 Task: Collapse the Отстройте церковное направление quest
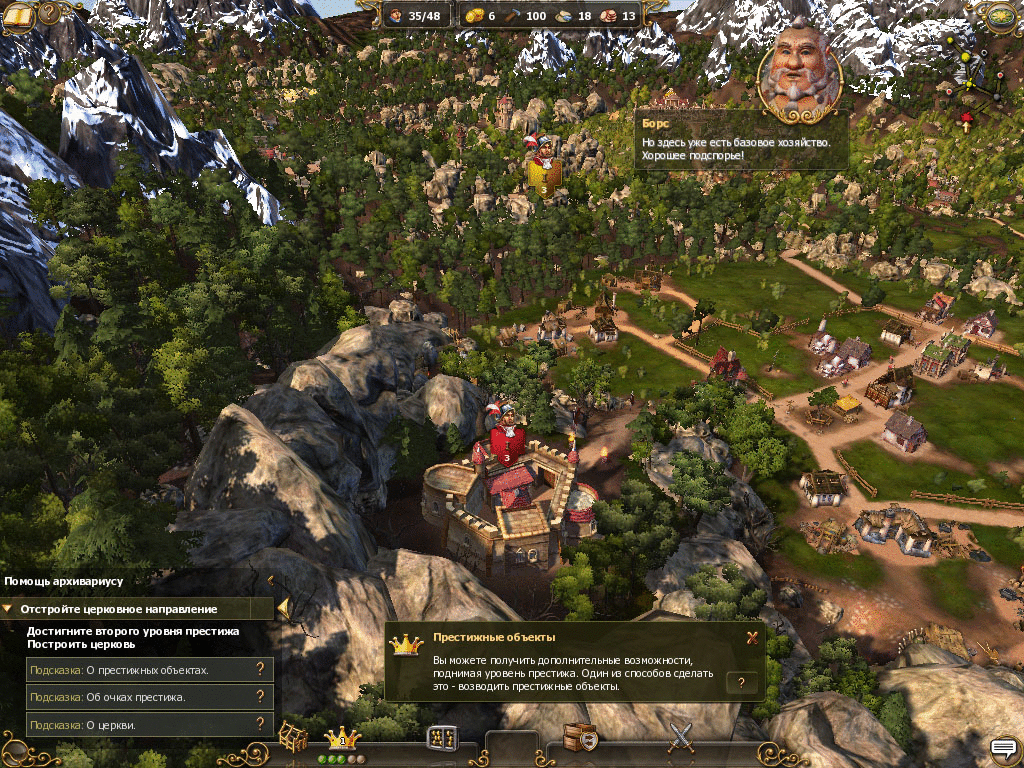[x=8, y=608]
